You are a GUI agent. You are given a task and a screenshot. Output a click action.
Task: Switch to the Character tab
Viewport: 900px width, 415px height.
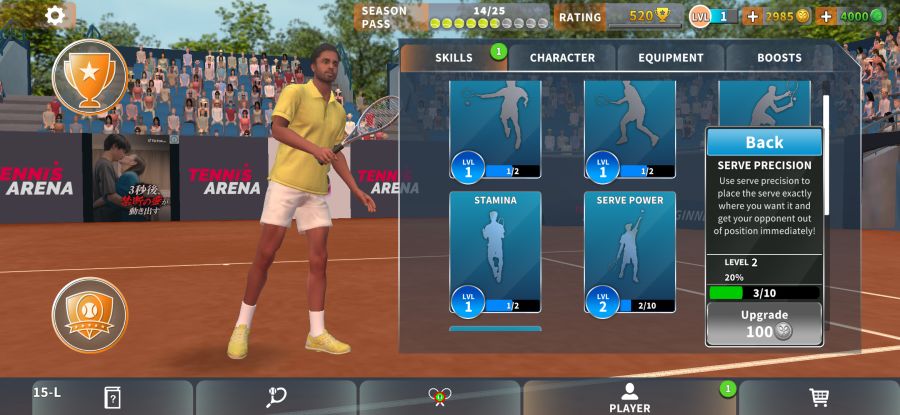pyautogui.click(x=562, y=58)
